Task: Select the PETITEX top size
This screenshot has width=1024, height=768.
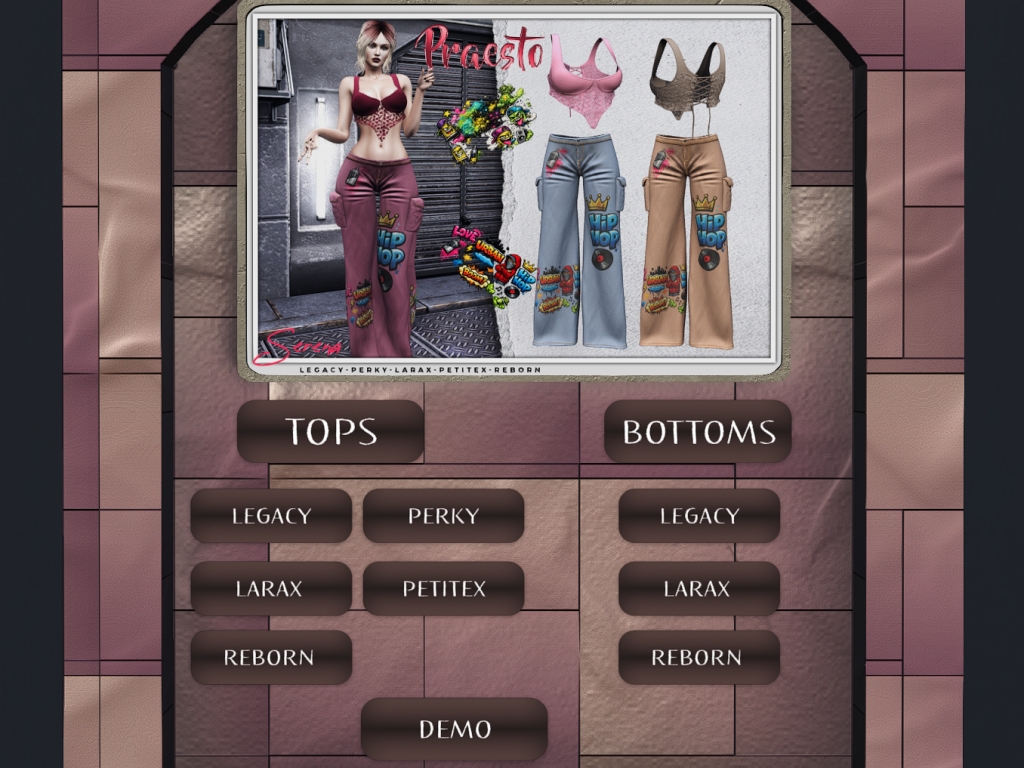Action: pyautogui.click(x=443, y=589)
